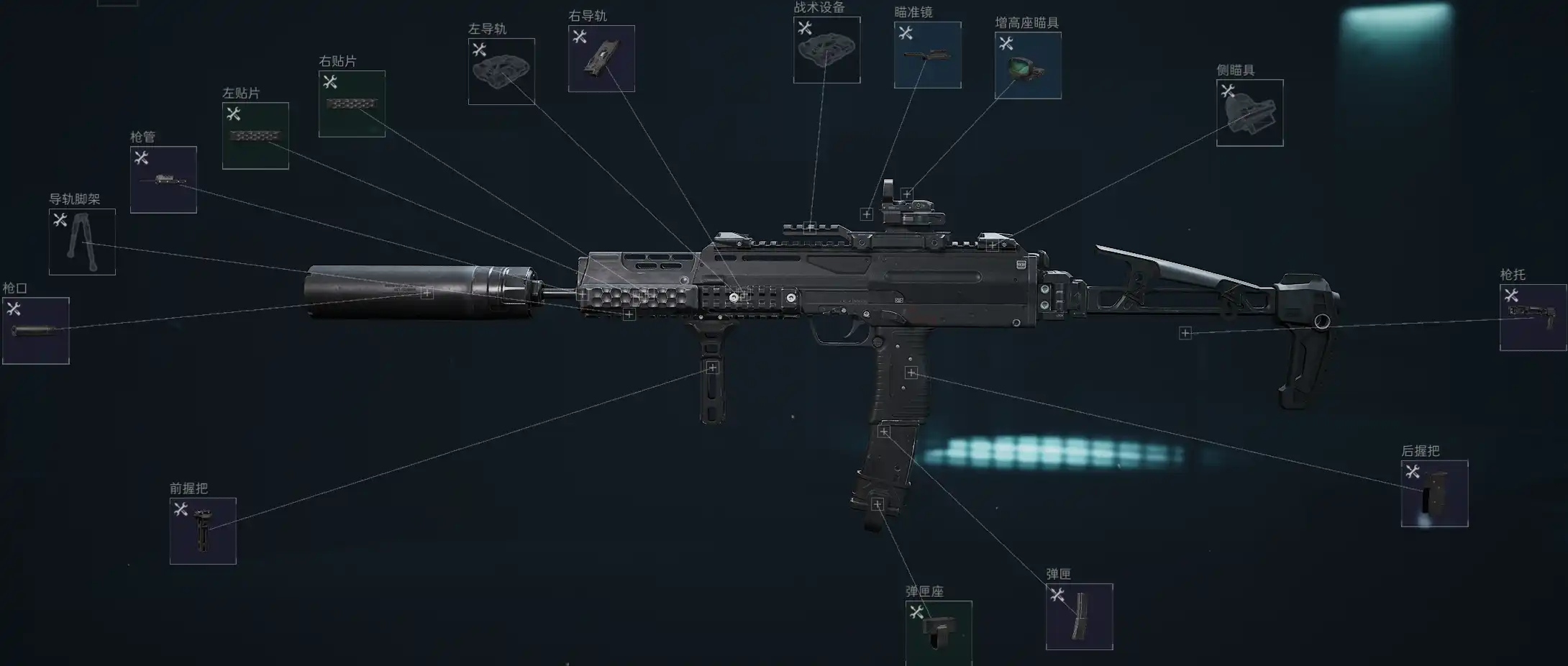
Task: Choose the 弹匣座 magazine well slot
Action: [939, 632]
